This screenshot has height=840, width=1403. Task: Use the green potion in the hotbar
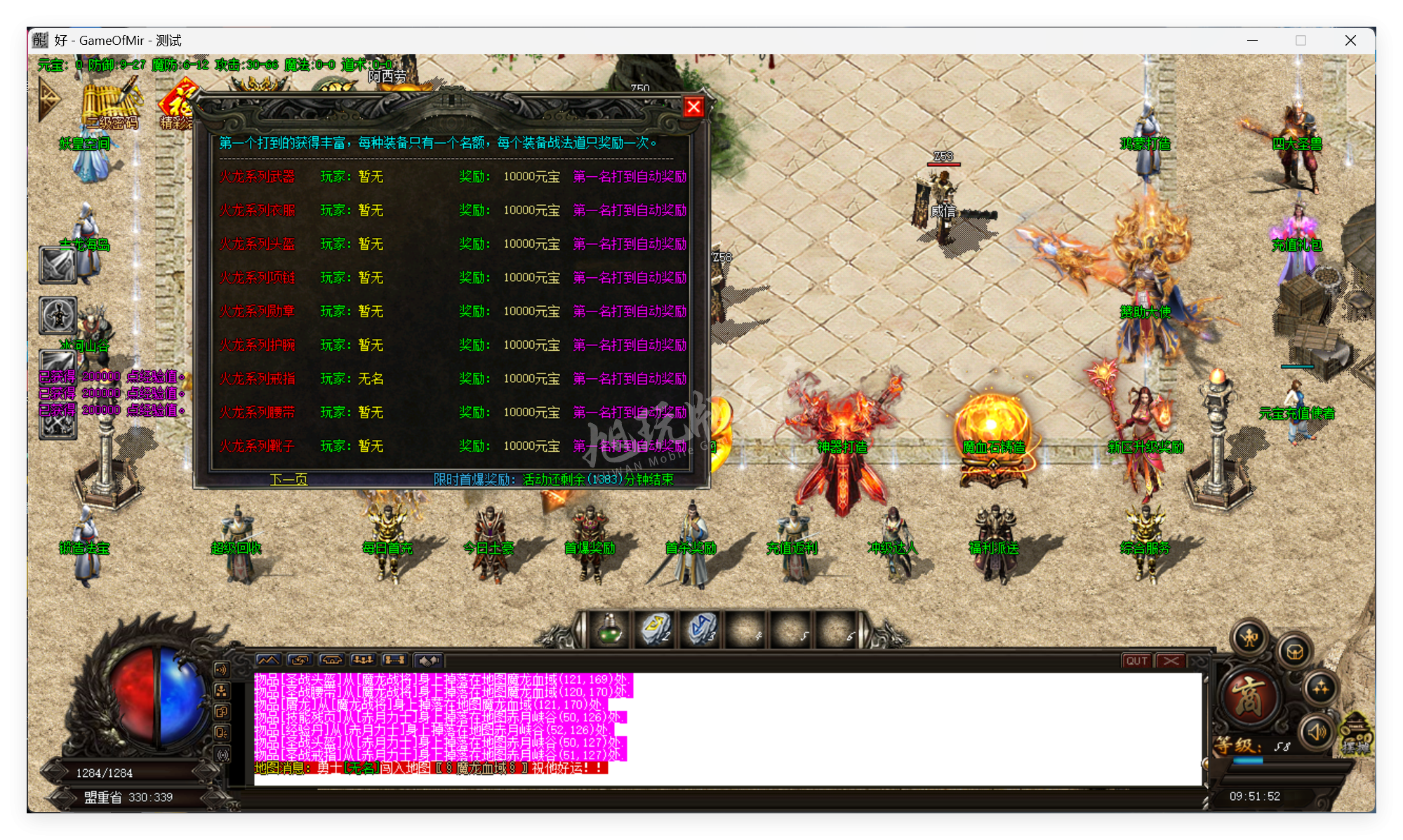(609, 629)
